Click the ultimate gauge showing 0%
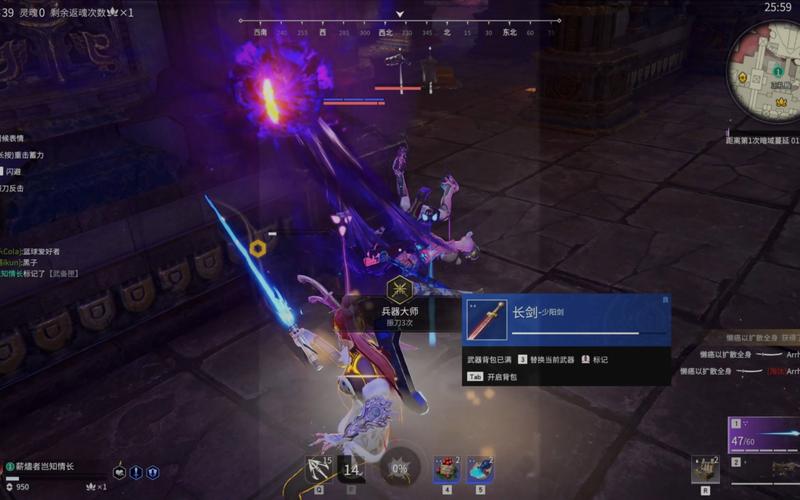 click(x=399, y=468)
